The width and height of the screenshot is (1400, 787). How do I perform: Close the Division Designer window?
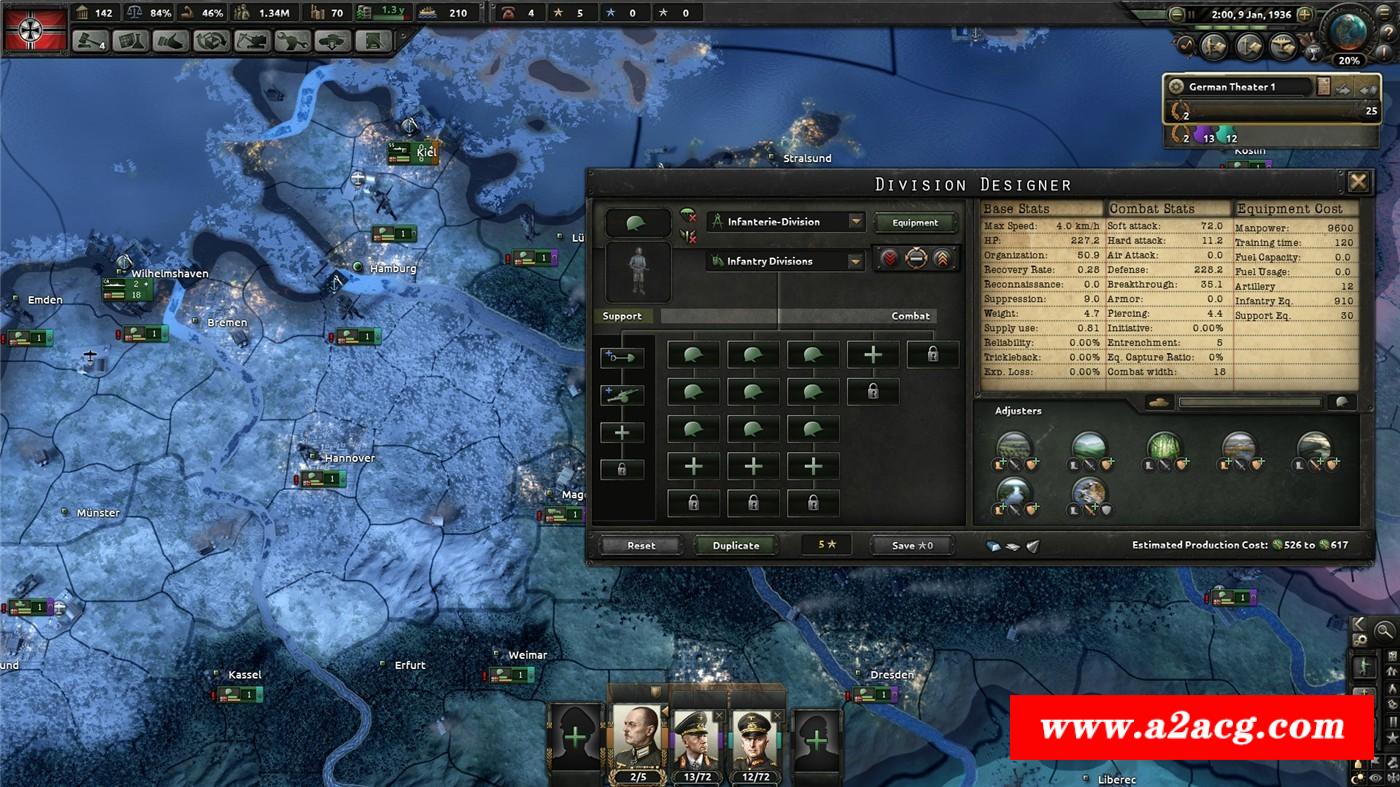click(x=1358, y=182)
